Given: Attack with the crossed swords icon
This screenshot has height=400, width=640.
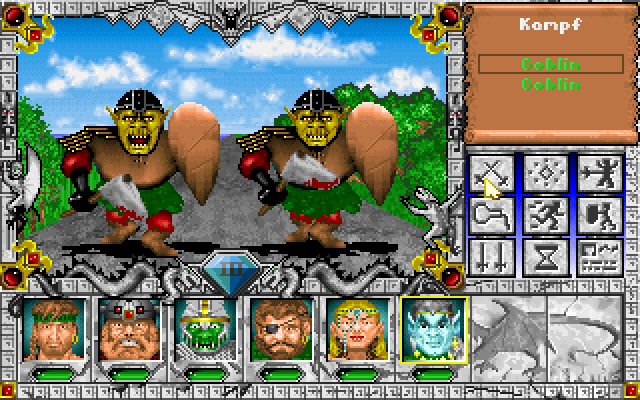Looking at the screenshot, I should [x=493, y=173].
